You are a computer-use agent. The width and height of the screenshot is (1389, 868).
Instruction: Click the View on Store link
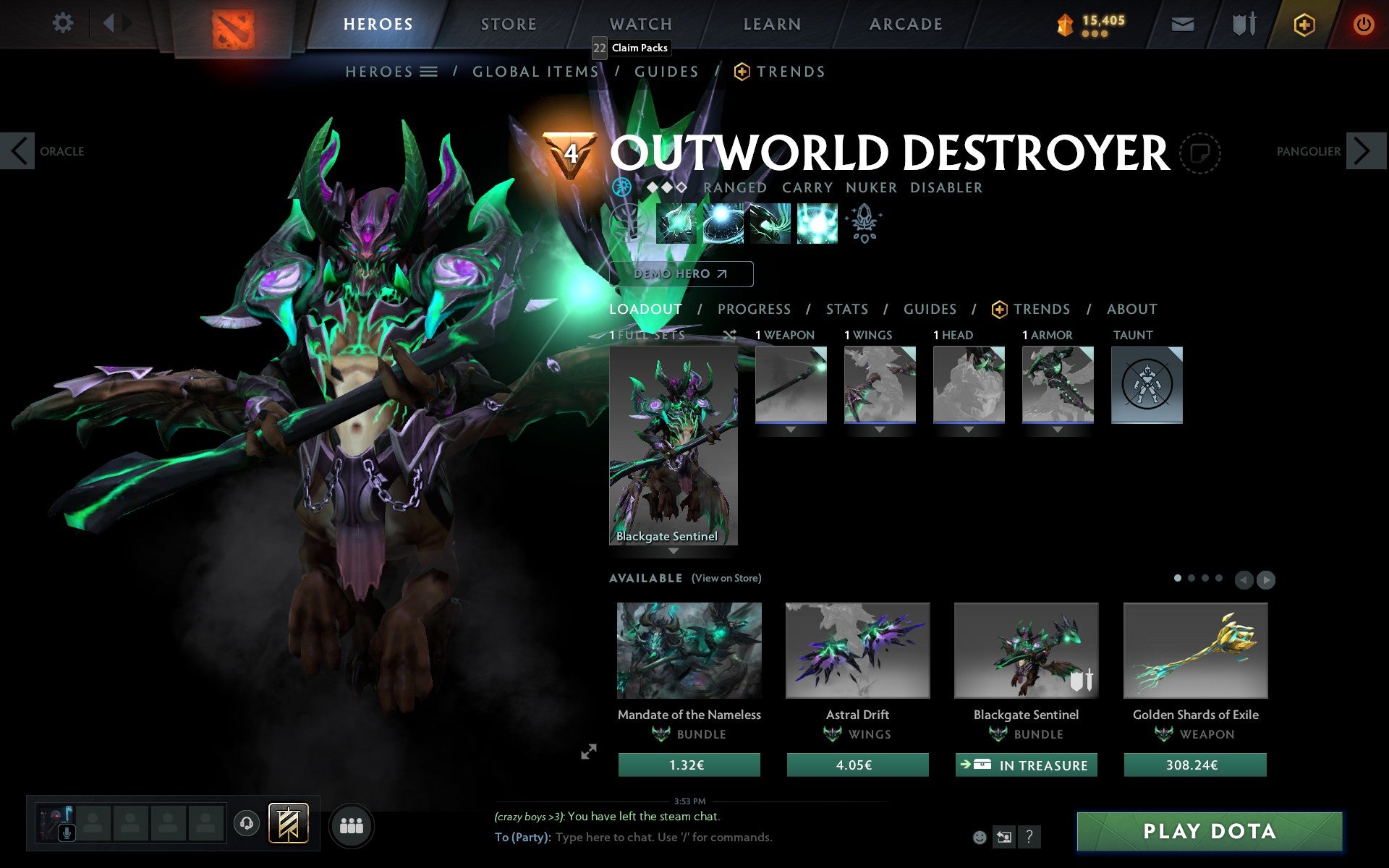[726, 578]
